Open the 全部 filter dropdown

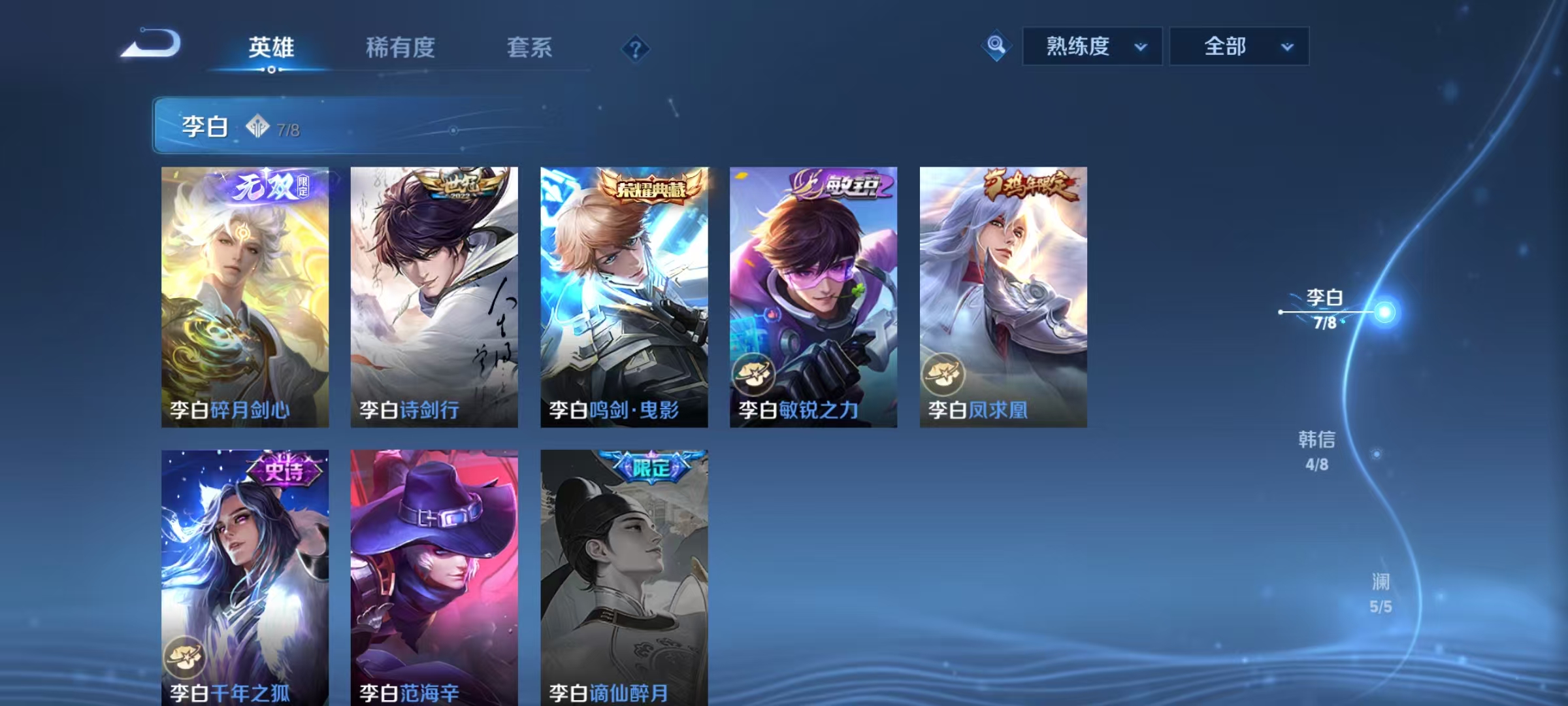click(x=1239, y=46)
